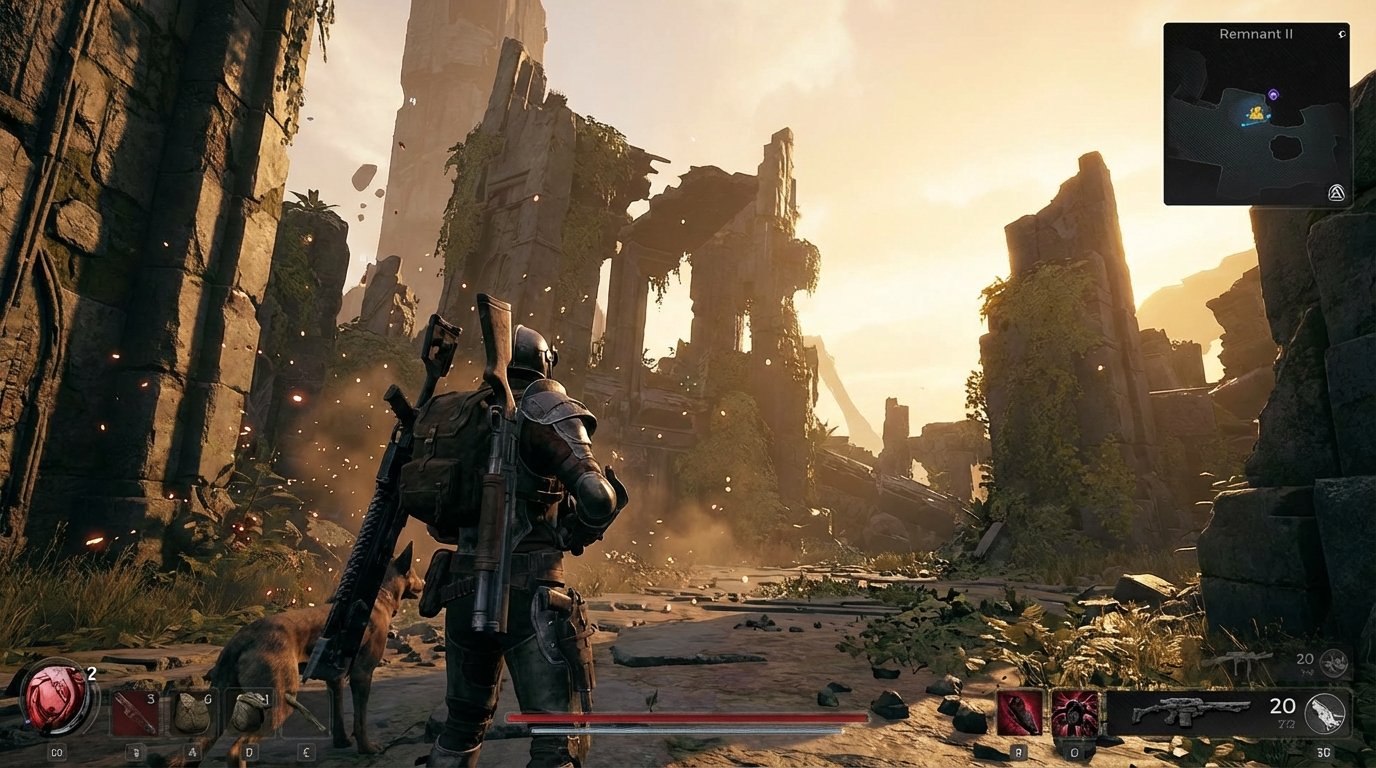Expand the D slot keybind marker
This screenshot has height=768, width=1376.
pos(249,752)
